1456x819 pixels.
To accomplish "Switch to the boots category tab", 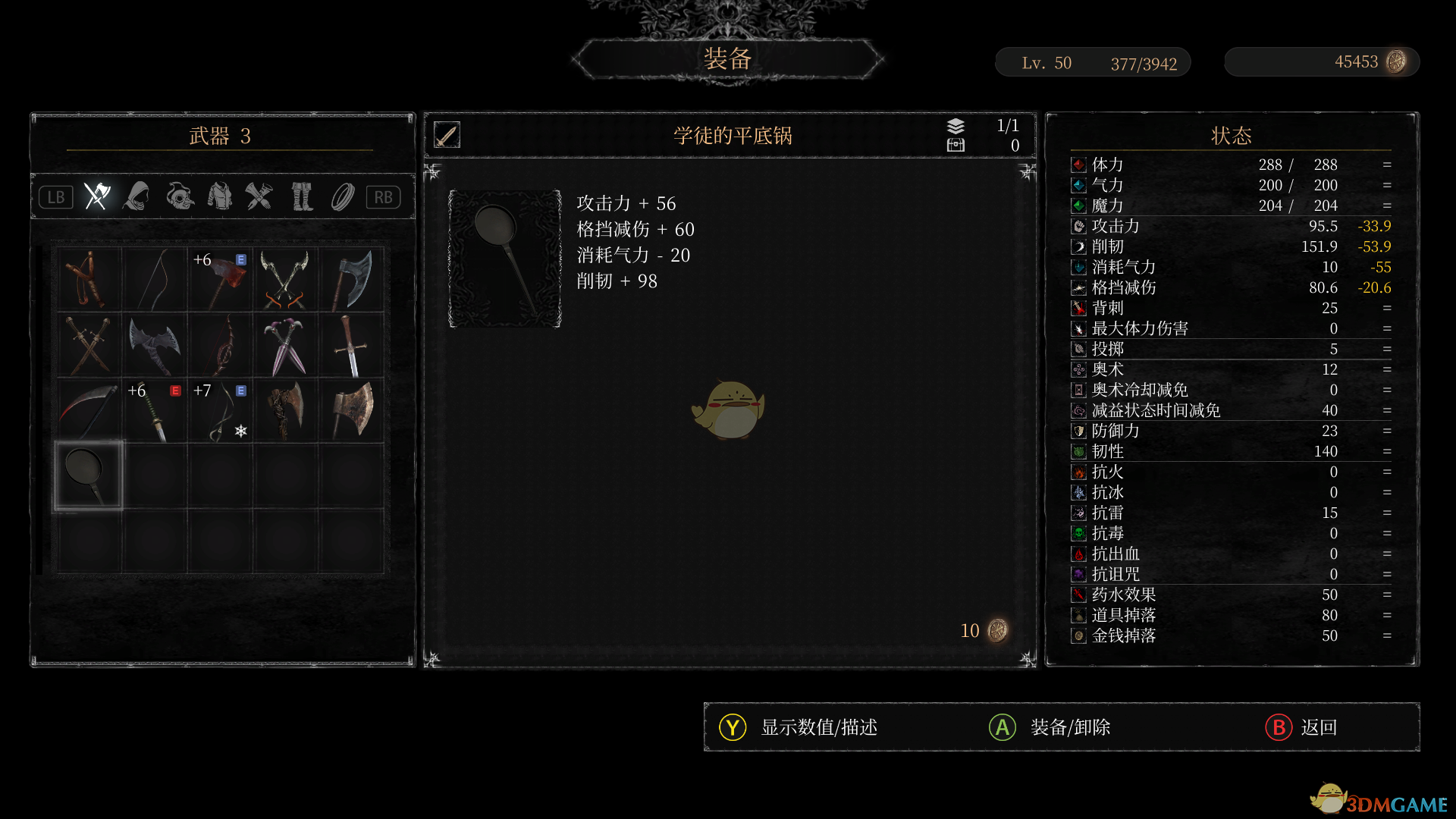I will tap(302, 196).
